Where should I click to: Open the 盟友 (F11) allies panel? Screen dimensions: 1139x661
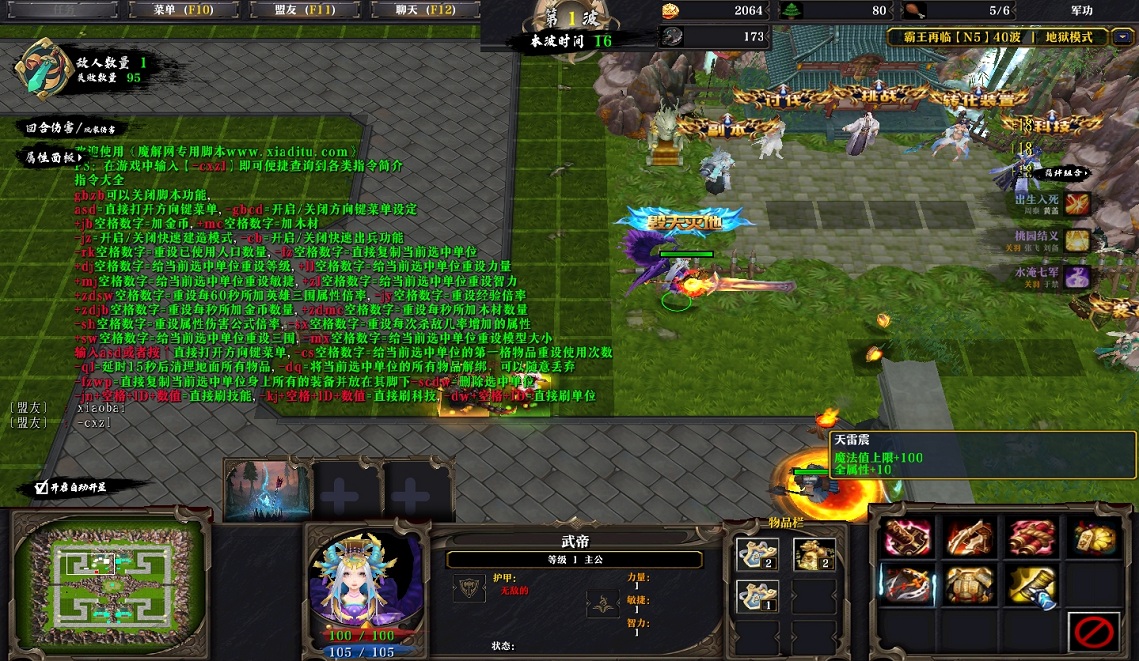point(304,10)
